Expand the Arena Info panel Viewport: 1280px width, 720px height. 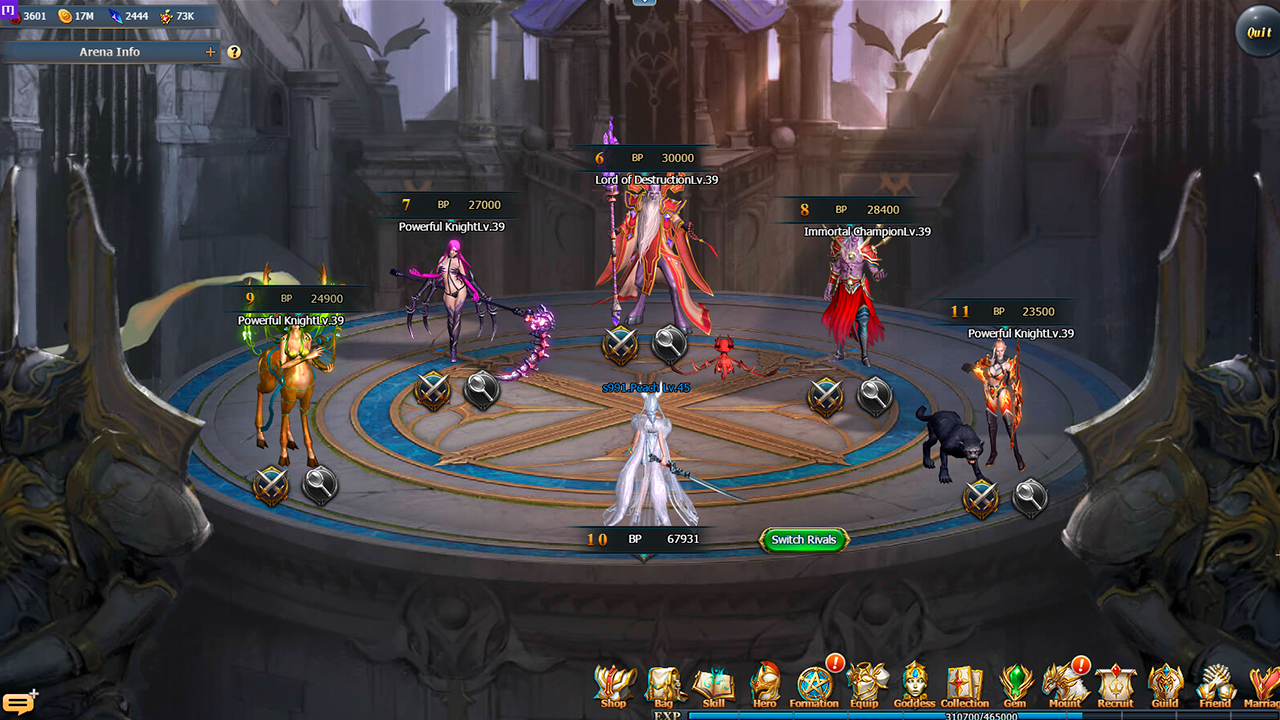pos(209,51)
